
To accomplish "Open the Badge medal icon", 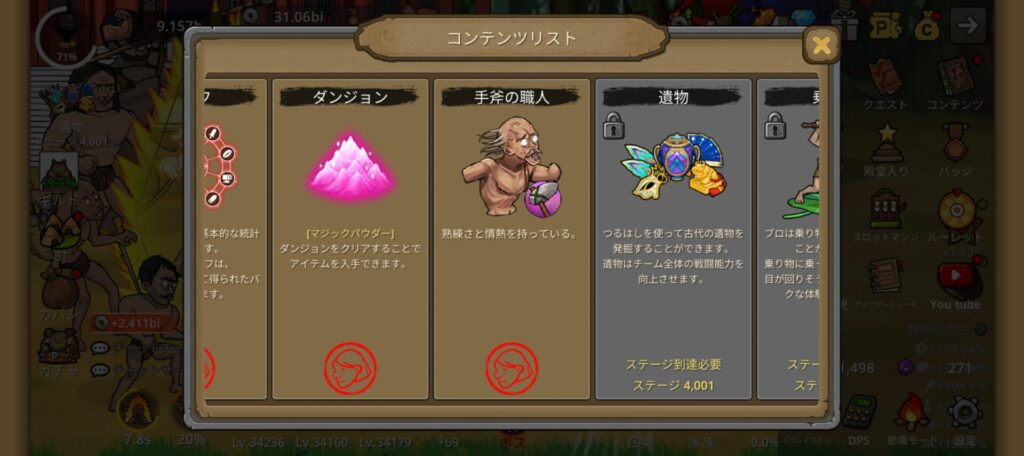I will click(x=955, y=146).
